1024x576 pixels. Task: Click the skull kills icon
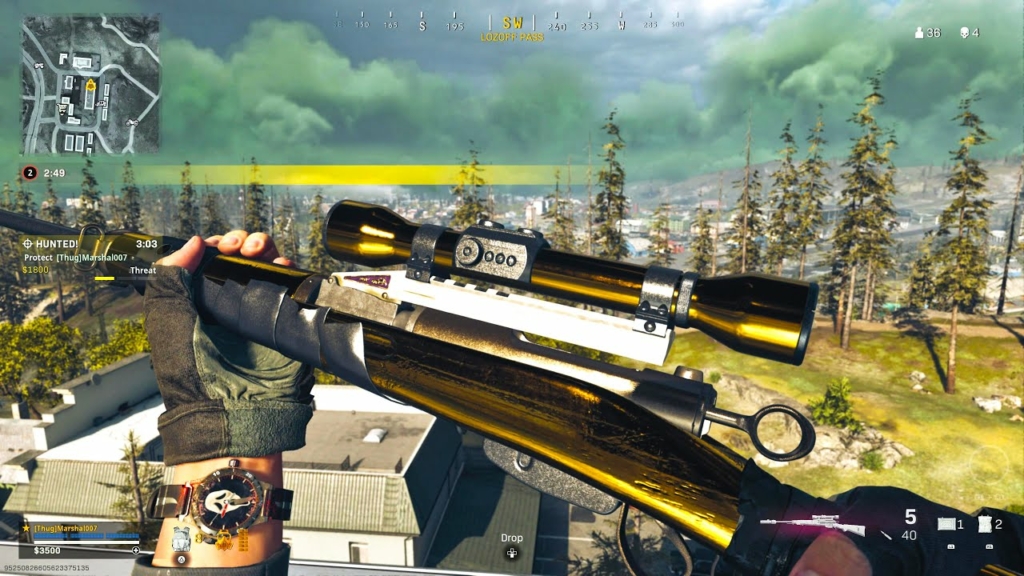(x=963, y=33)
